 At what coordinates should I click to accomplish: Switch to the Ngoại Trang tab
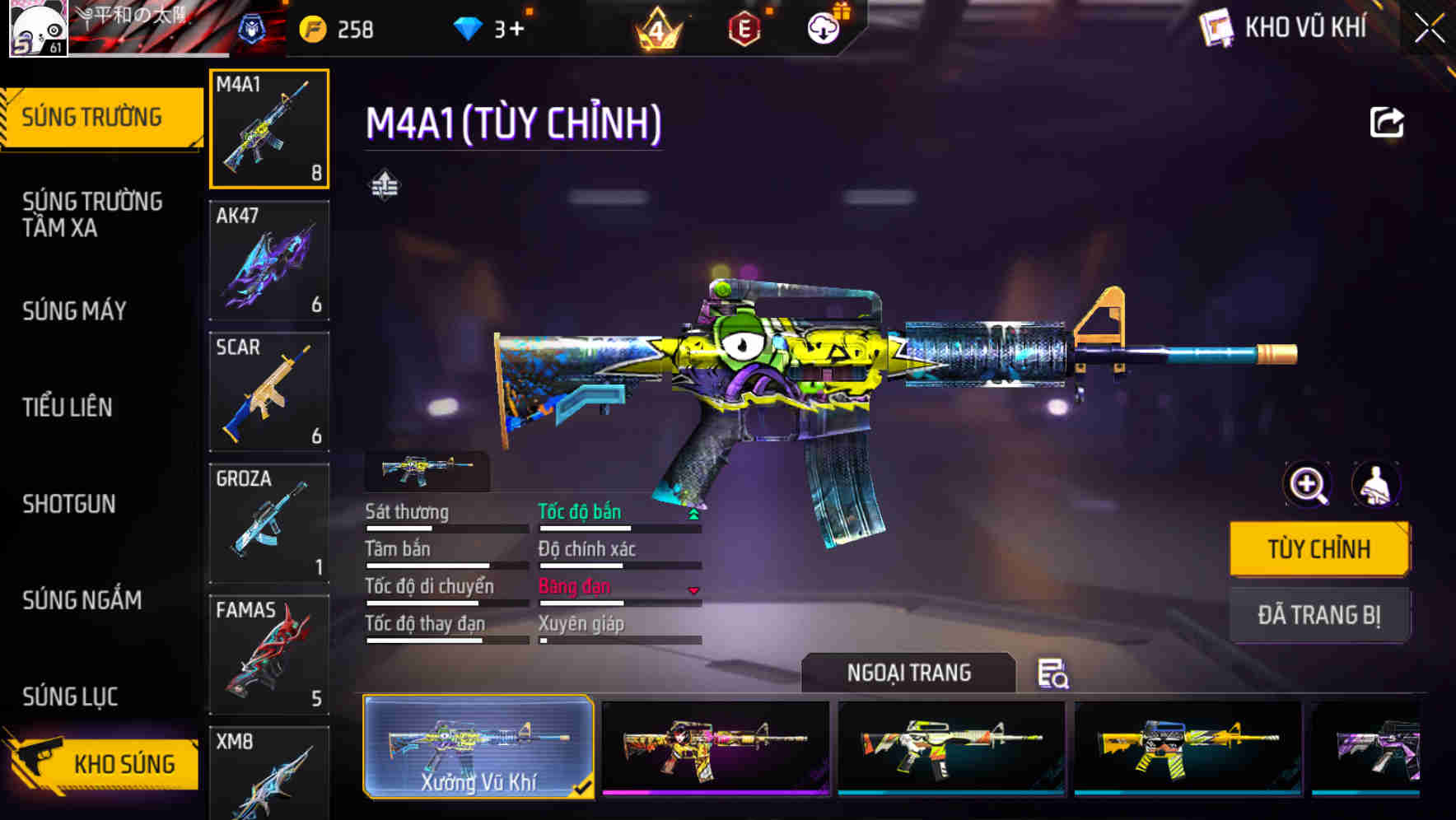[x=908, y=672]
